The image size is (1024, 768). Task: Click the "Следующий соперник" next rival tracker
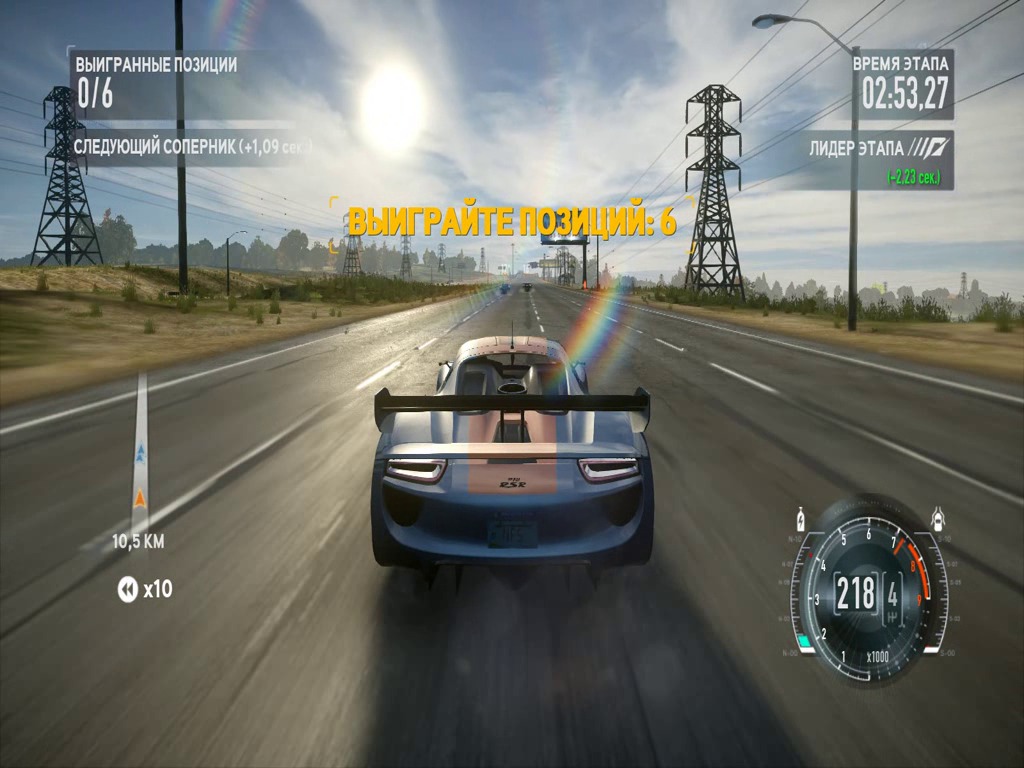192,147
